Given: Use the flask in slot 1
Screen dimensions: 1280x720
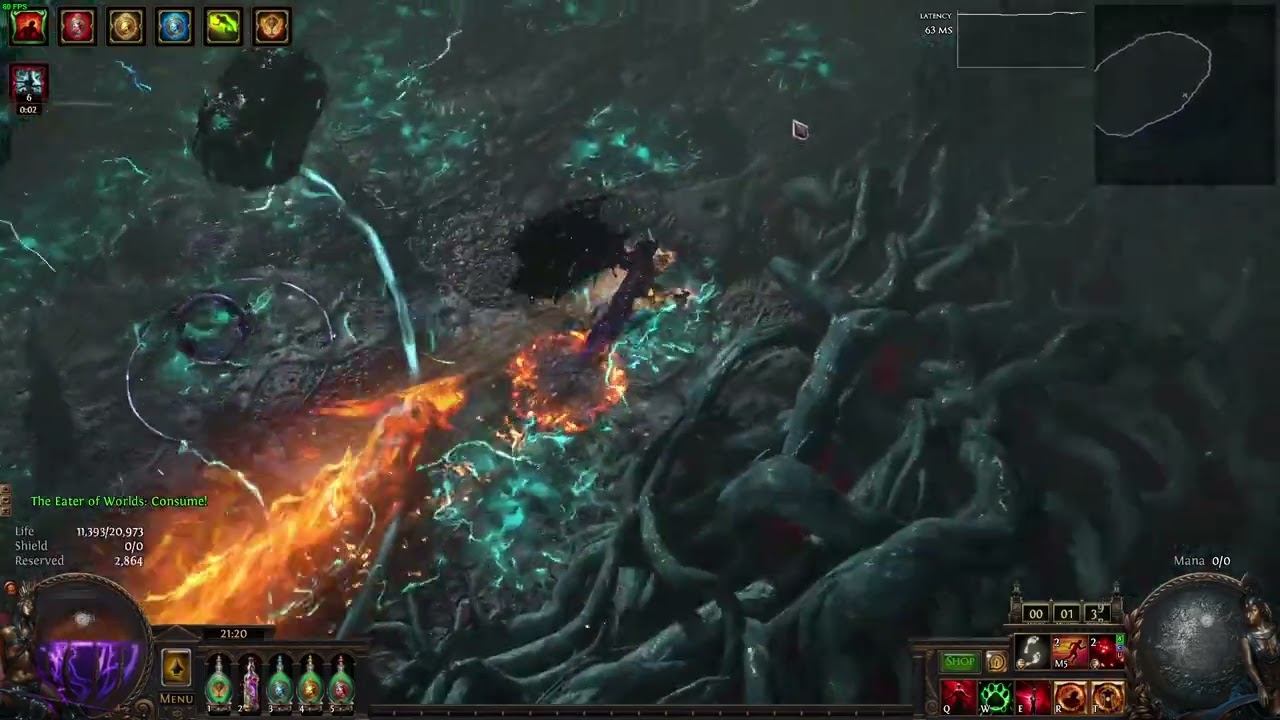Looking at the screenshot, I should point(218,681).
